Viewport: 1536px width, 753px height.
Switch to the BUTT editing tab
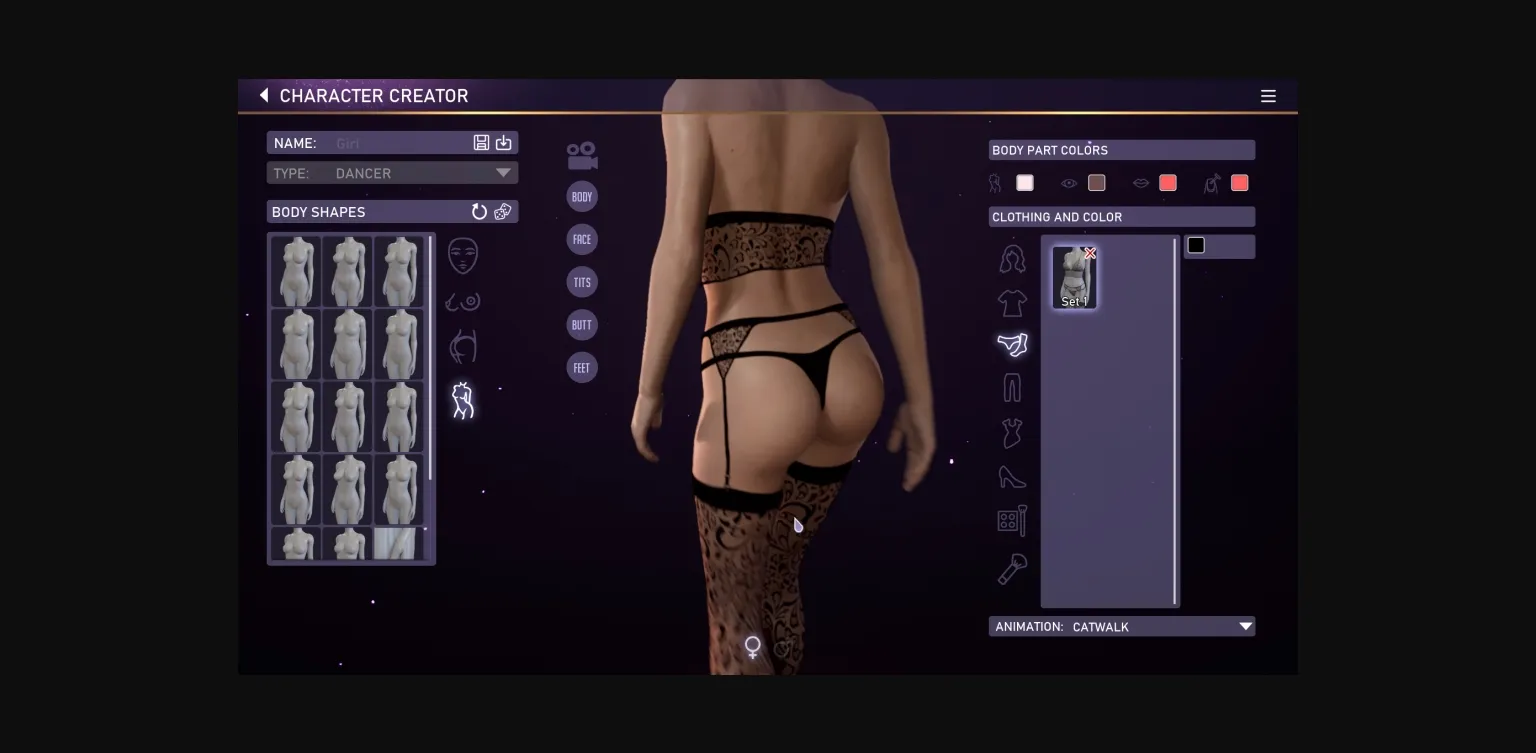(x=582, y=324)
